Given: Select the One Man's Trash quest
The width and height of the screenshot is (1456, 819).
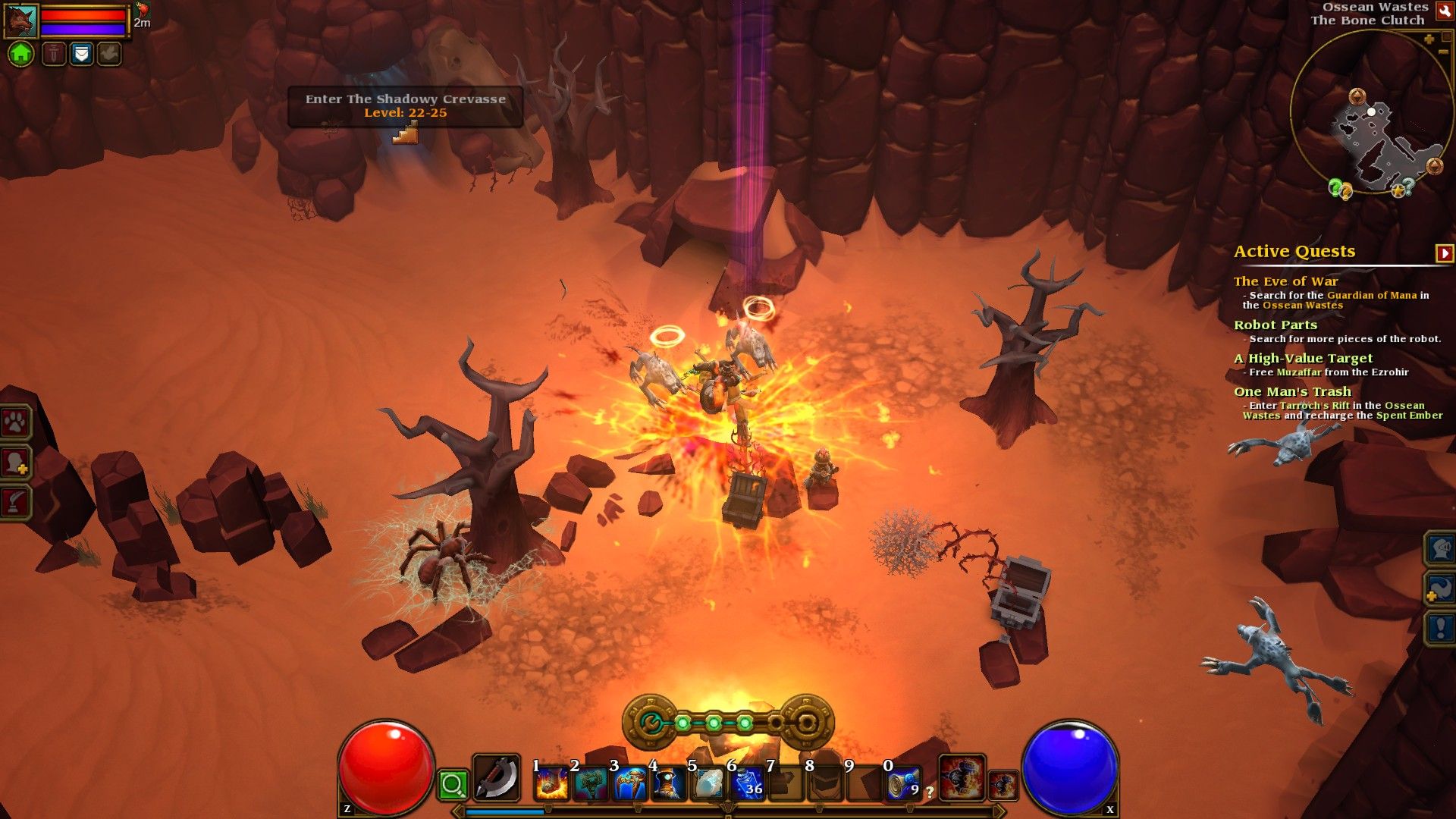Looking at the screenshot, I should pyautogui.click(x=1292, y=391).
